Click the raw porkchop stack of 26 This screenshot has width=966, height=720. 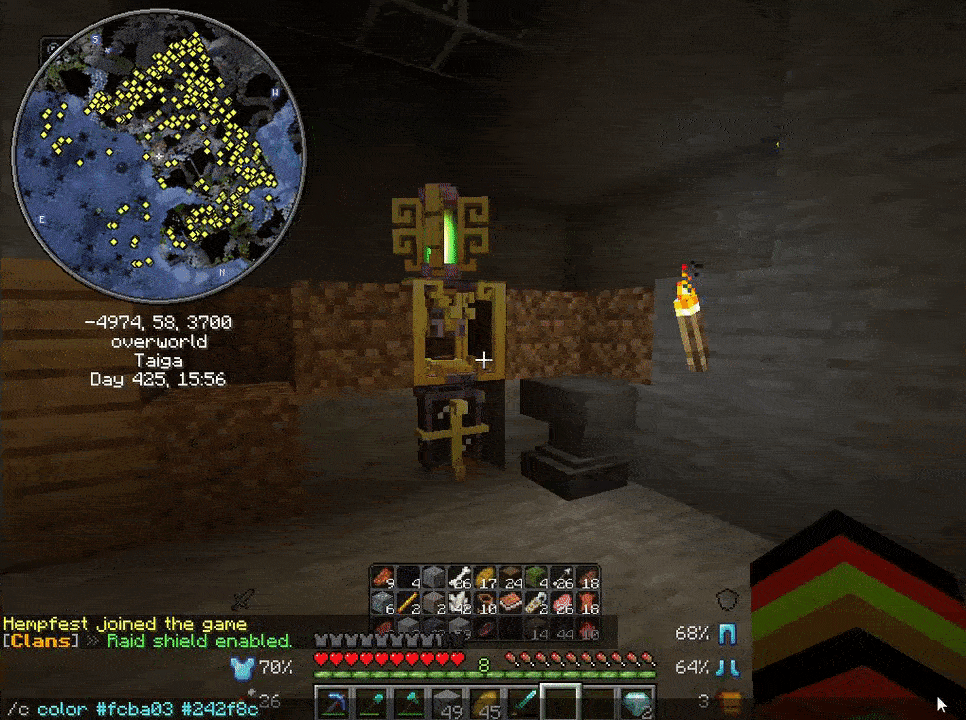pyautogui.click(x=563, y=603)
